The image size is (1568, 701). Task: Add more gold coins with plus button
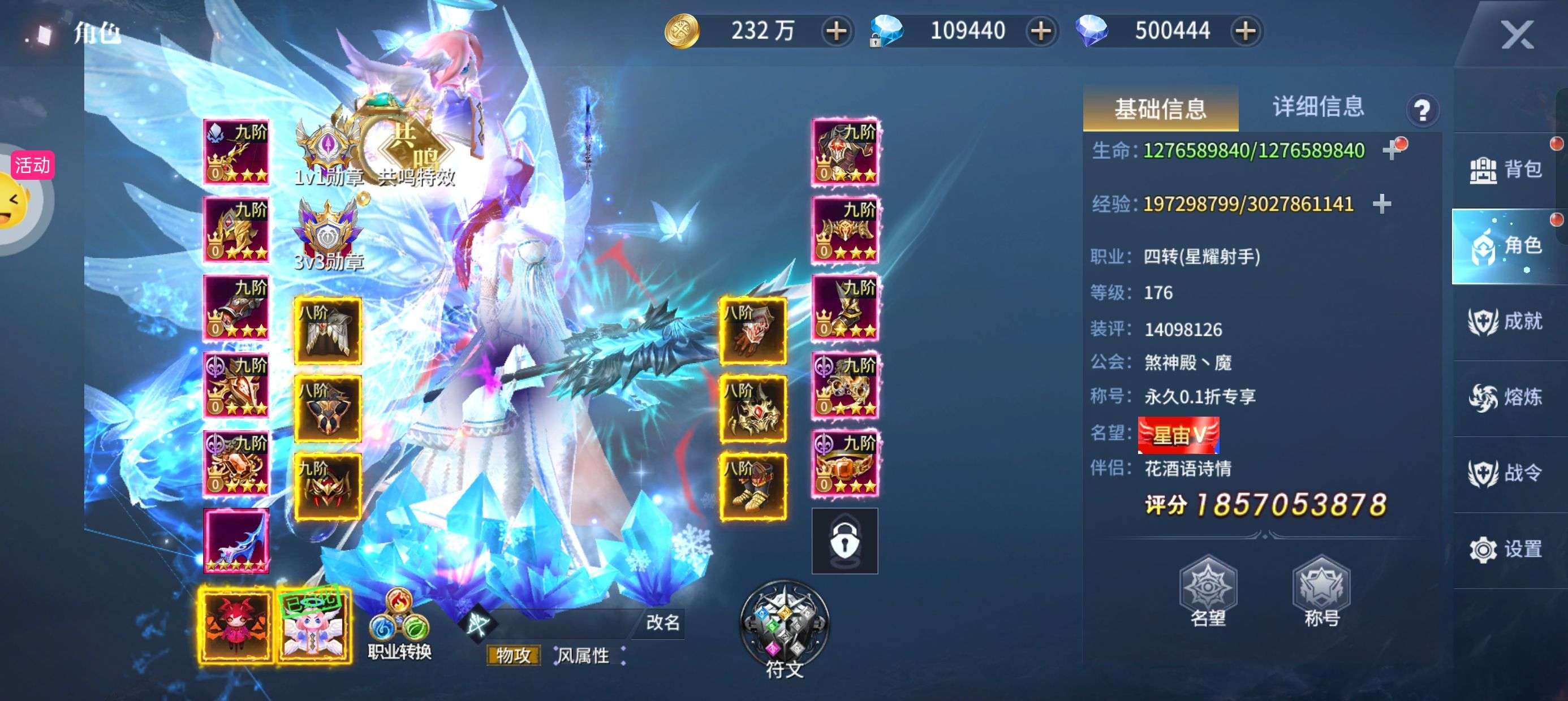coord(837,31)
